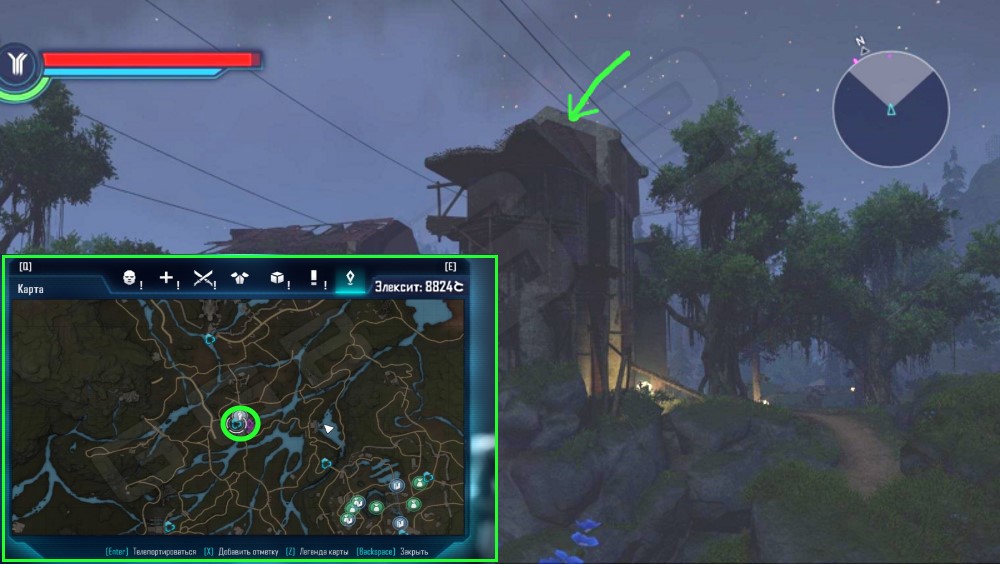Click the white player arrow on the map

pos(328,429)
